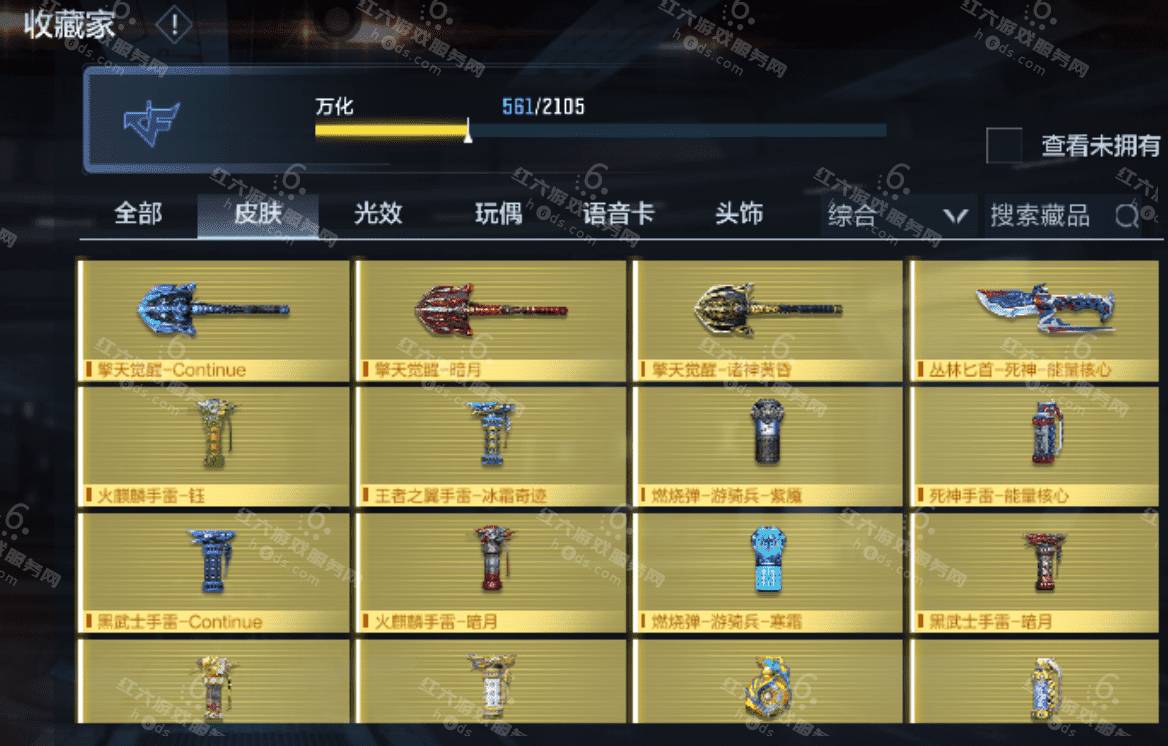Choose the 燃烧弹-游骑兵-紫魔 item
This screenshot has width=1168, height=746.
coord(768,446)
